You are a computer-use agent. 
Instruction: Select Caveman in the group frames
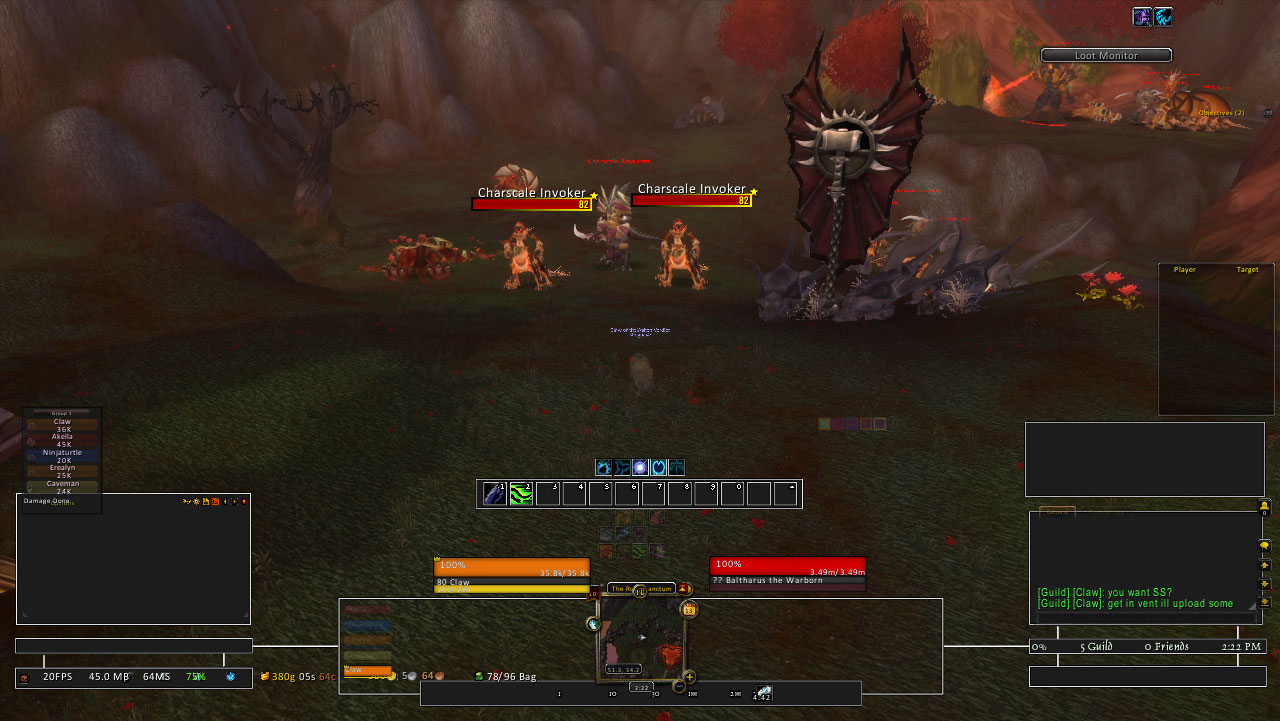pyautogui.click(x=62, y=487)
